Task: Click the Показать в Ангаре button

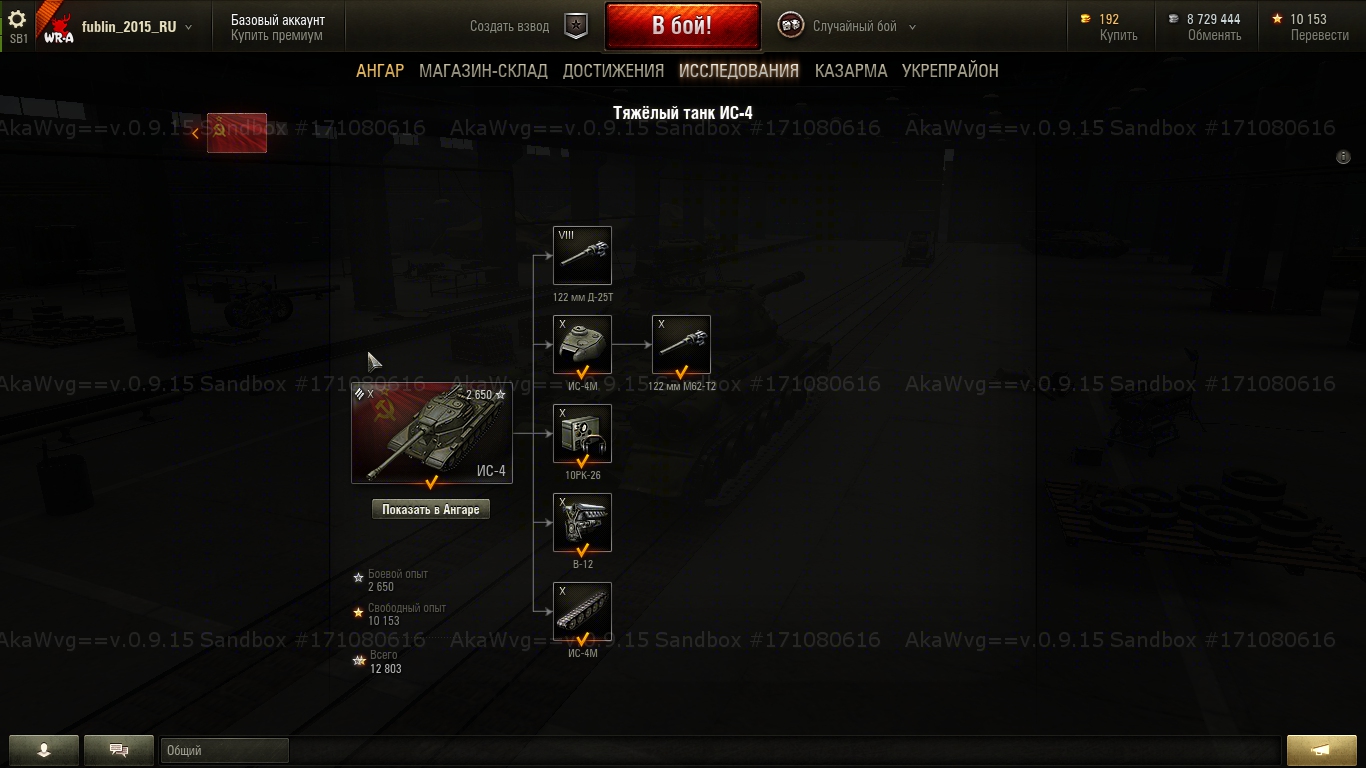Action: (431, 510)
